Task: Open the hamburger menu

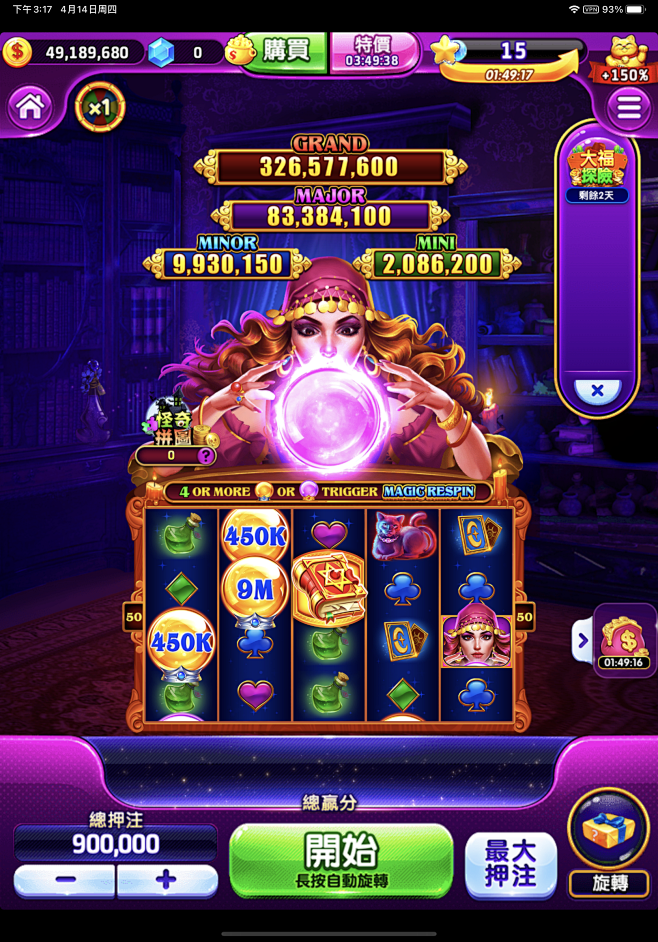Action: tap(629, 107)
